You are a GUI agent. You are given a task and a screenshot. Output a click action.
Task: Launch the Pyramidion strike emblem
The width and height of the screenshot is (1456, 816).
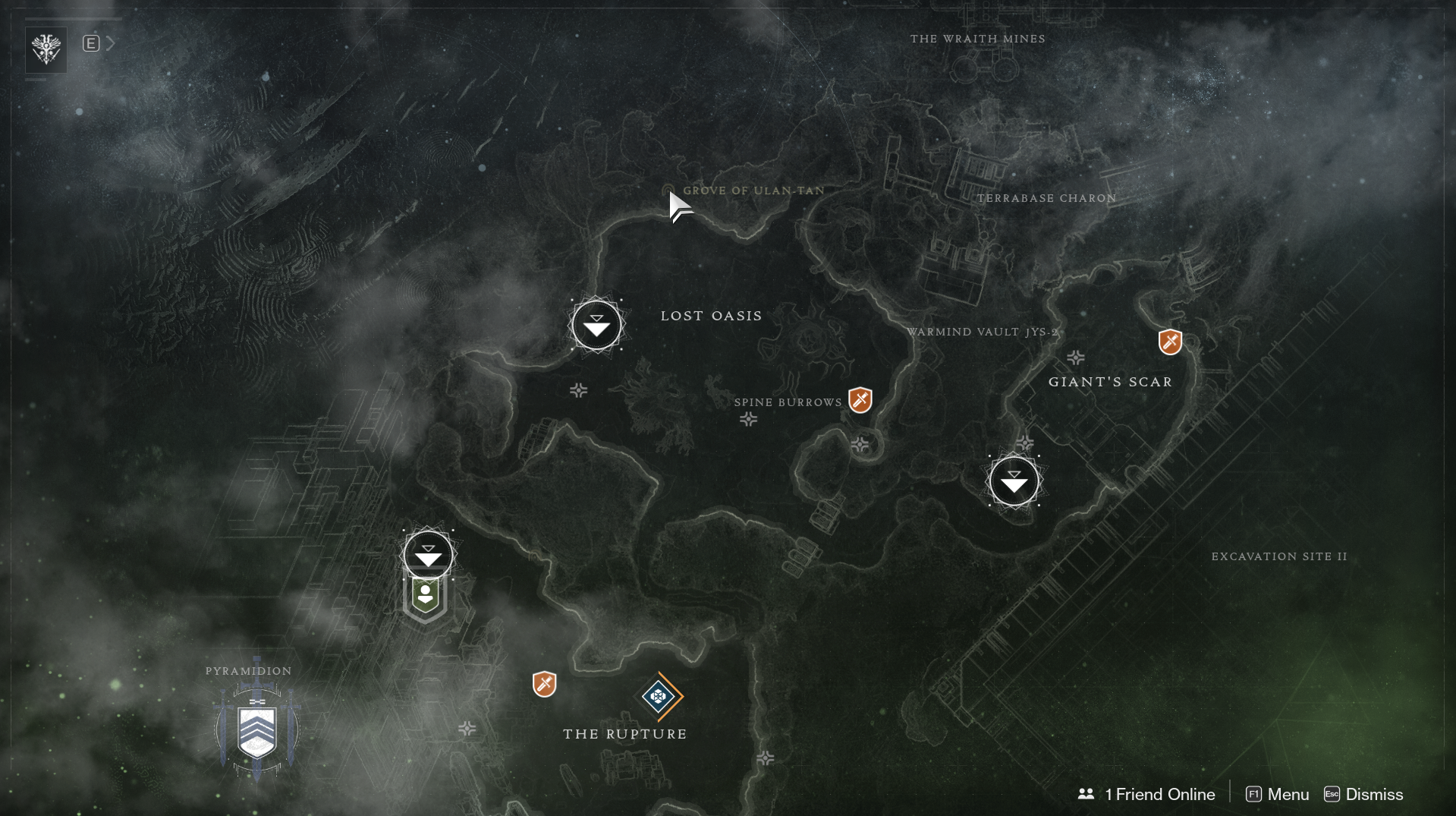[257, 730]
